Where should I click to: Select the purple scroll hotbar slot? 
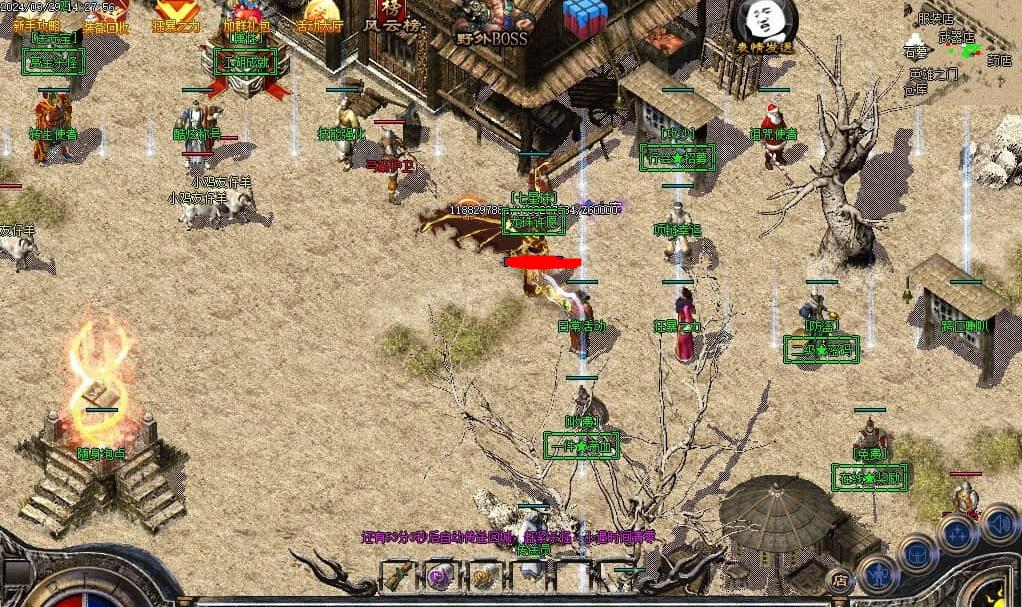[442, 577]
